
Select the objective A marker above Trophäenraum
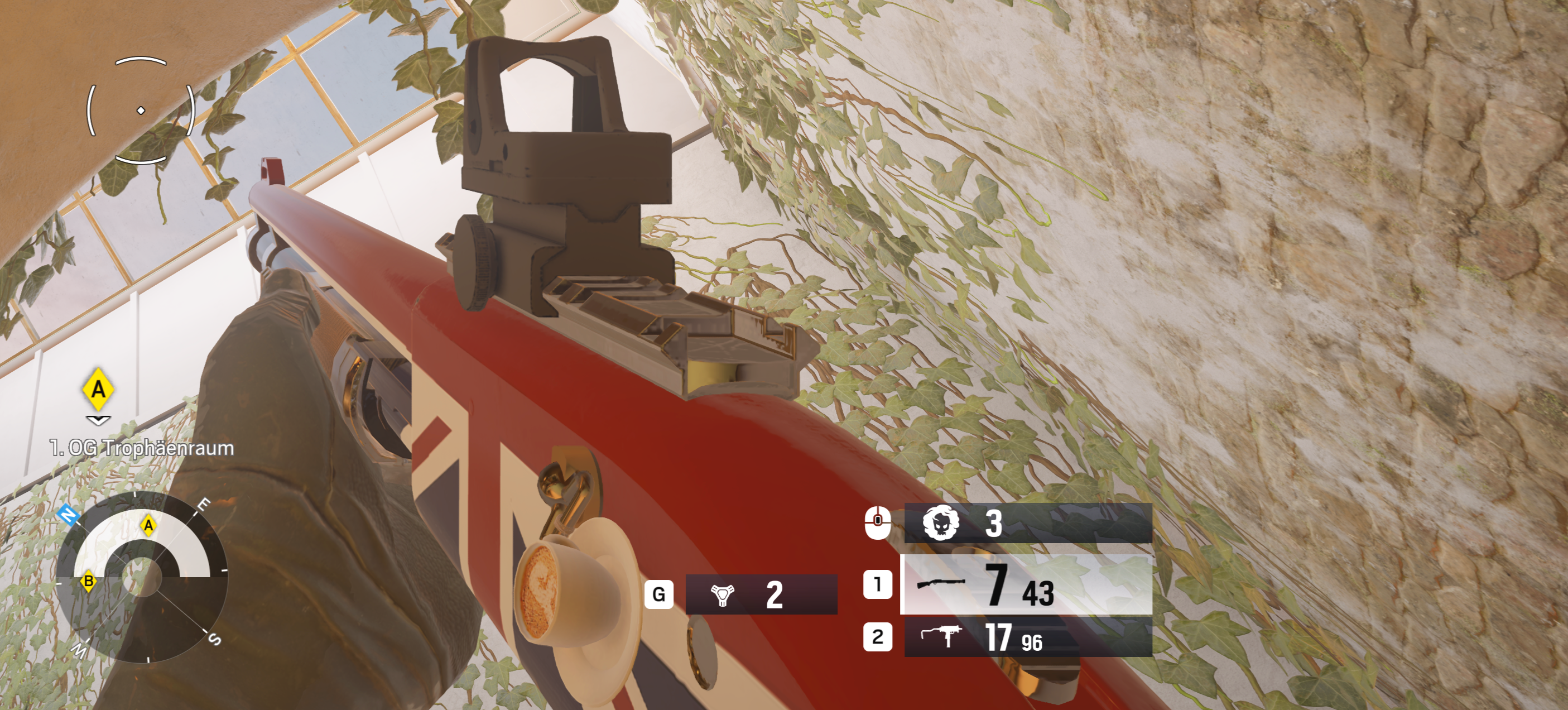pos(98,388)
